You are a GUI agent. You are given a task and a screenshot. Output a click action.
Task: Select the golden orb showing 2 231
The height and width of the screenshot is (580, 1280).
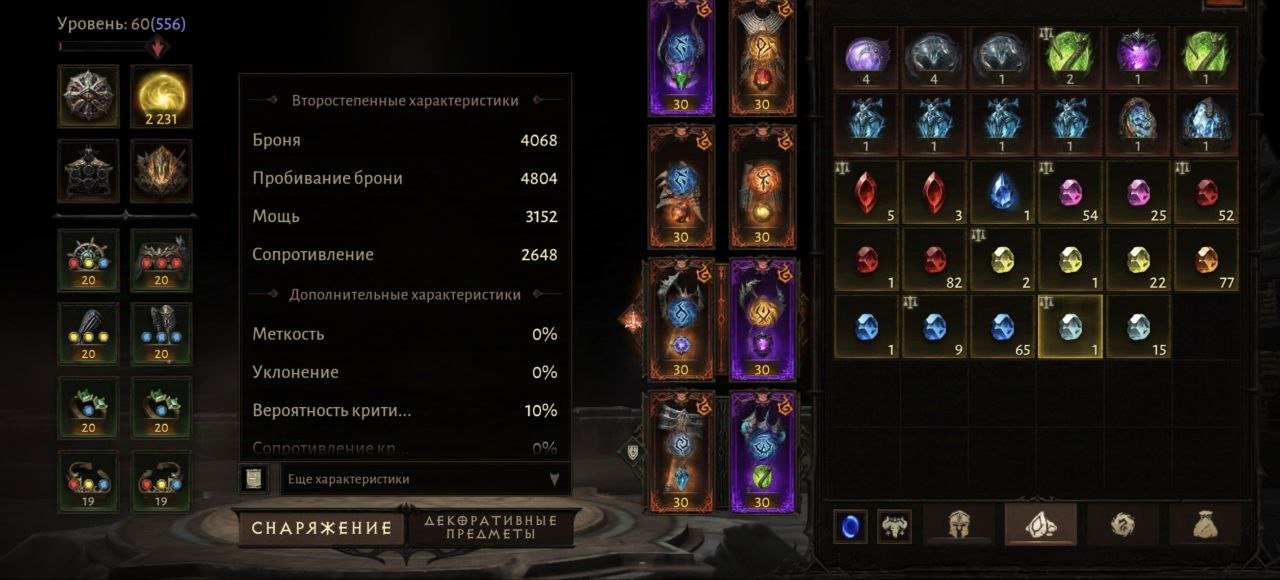click(x=161, y=97)
